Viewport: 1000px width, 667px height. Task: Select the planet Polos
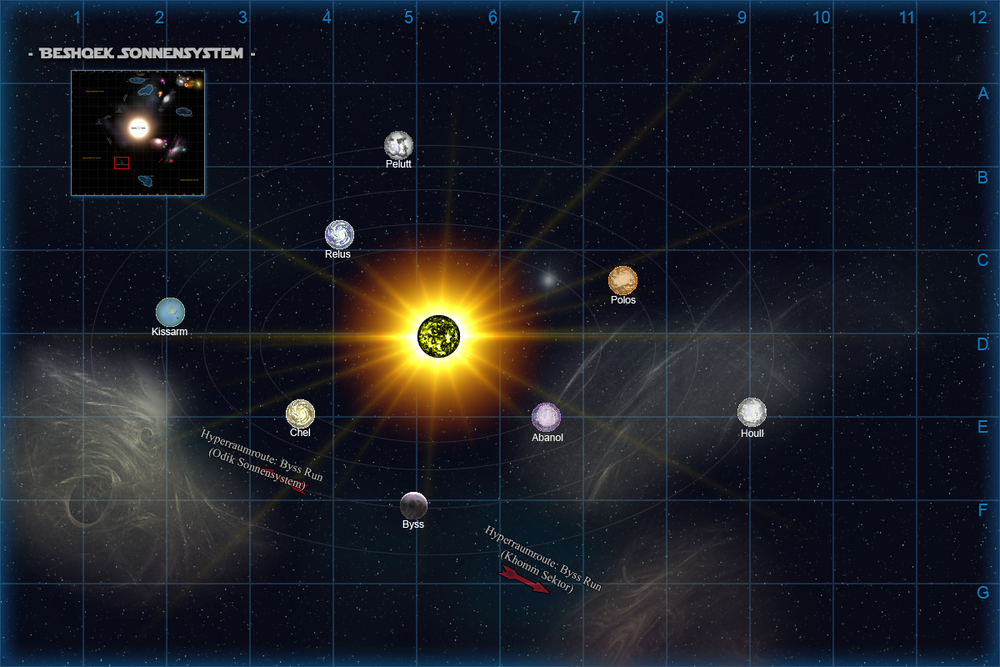click(x=622, y=280)
